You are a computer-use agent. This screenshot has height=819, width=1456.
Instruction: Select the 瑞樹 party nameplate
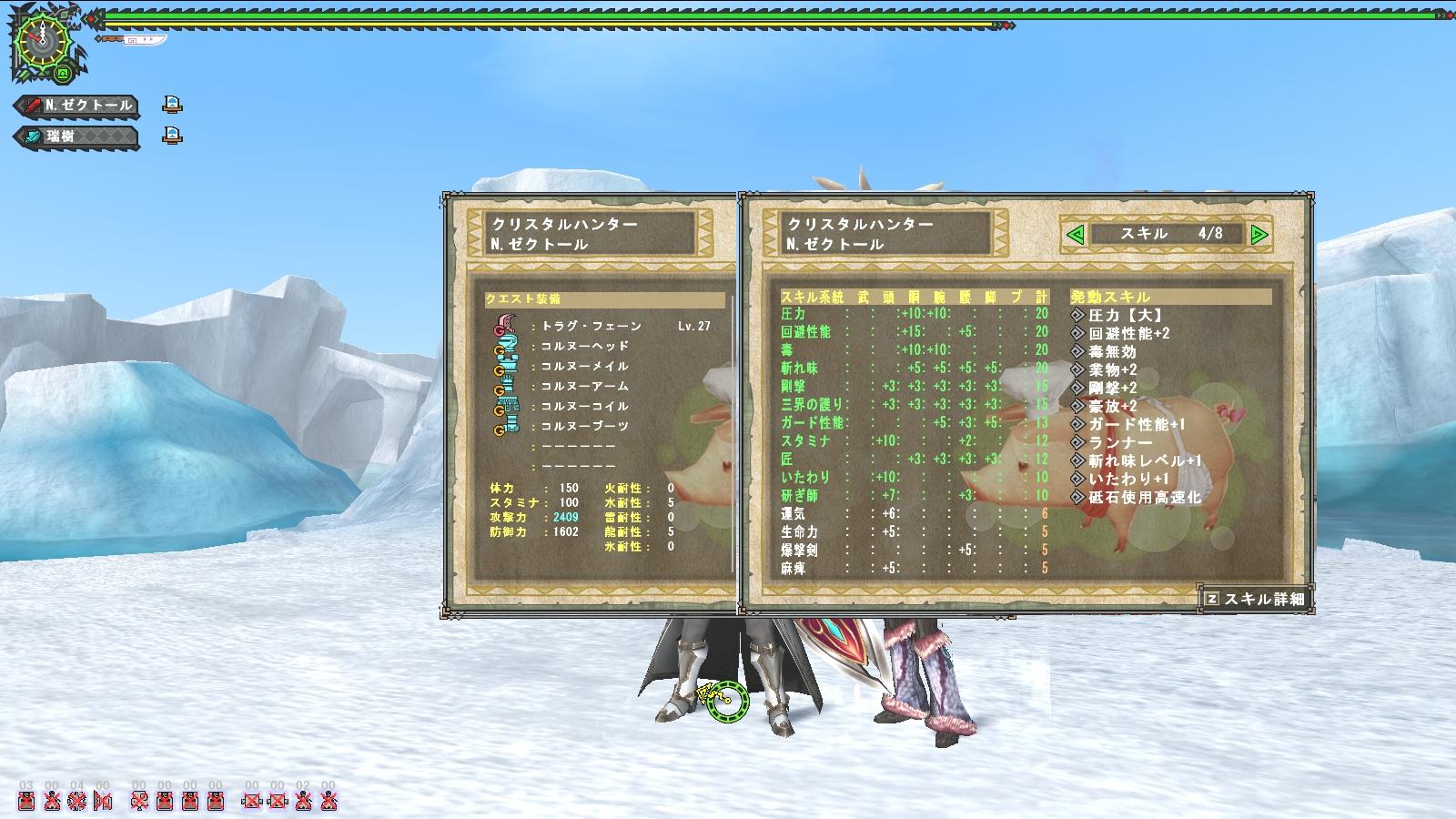77,136
